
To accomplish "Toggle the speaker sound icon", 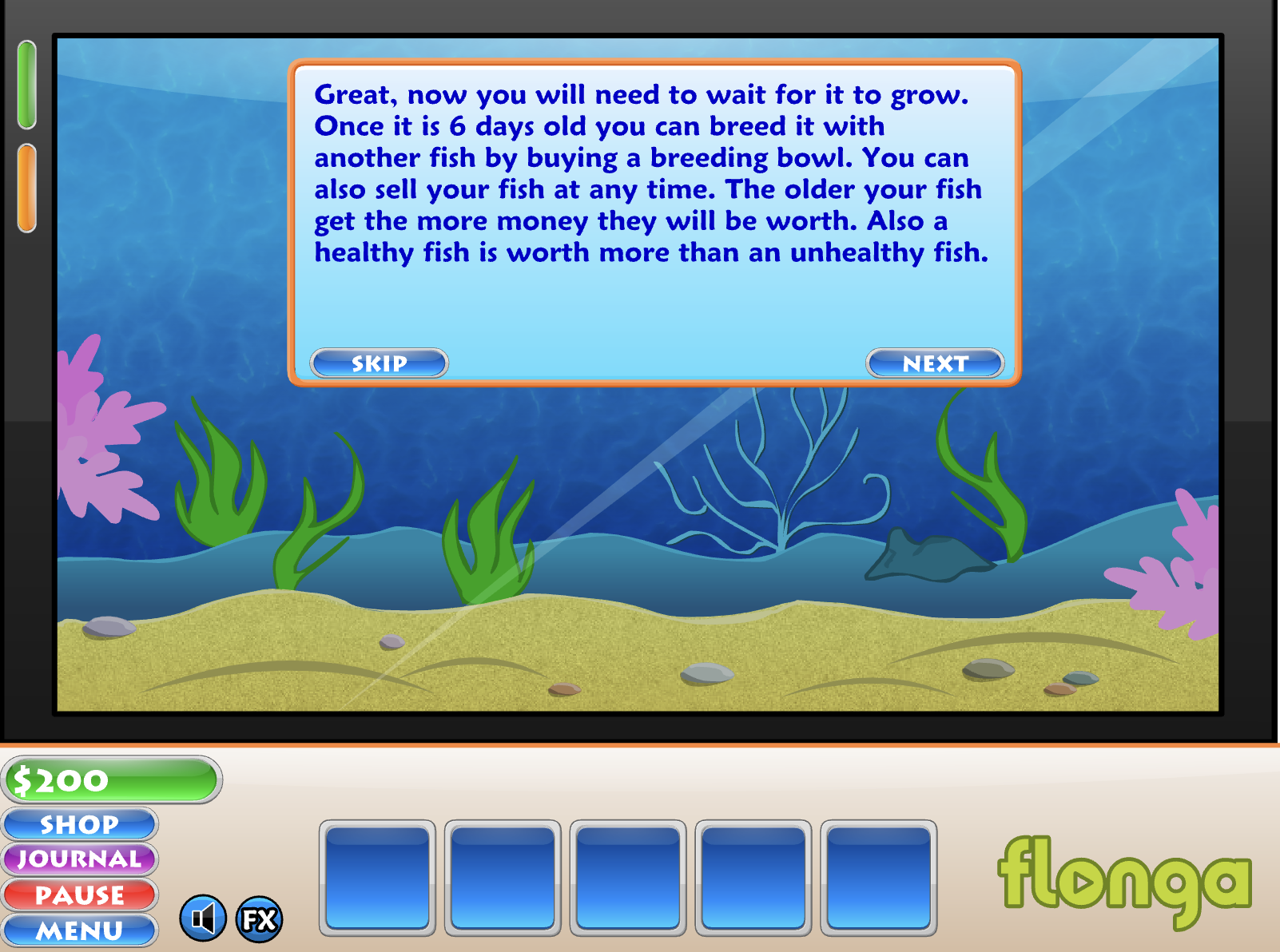I will [203, 918].
